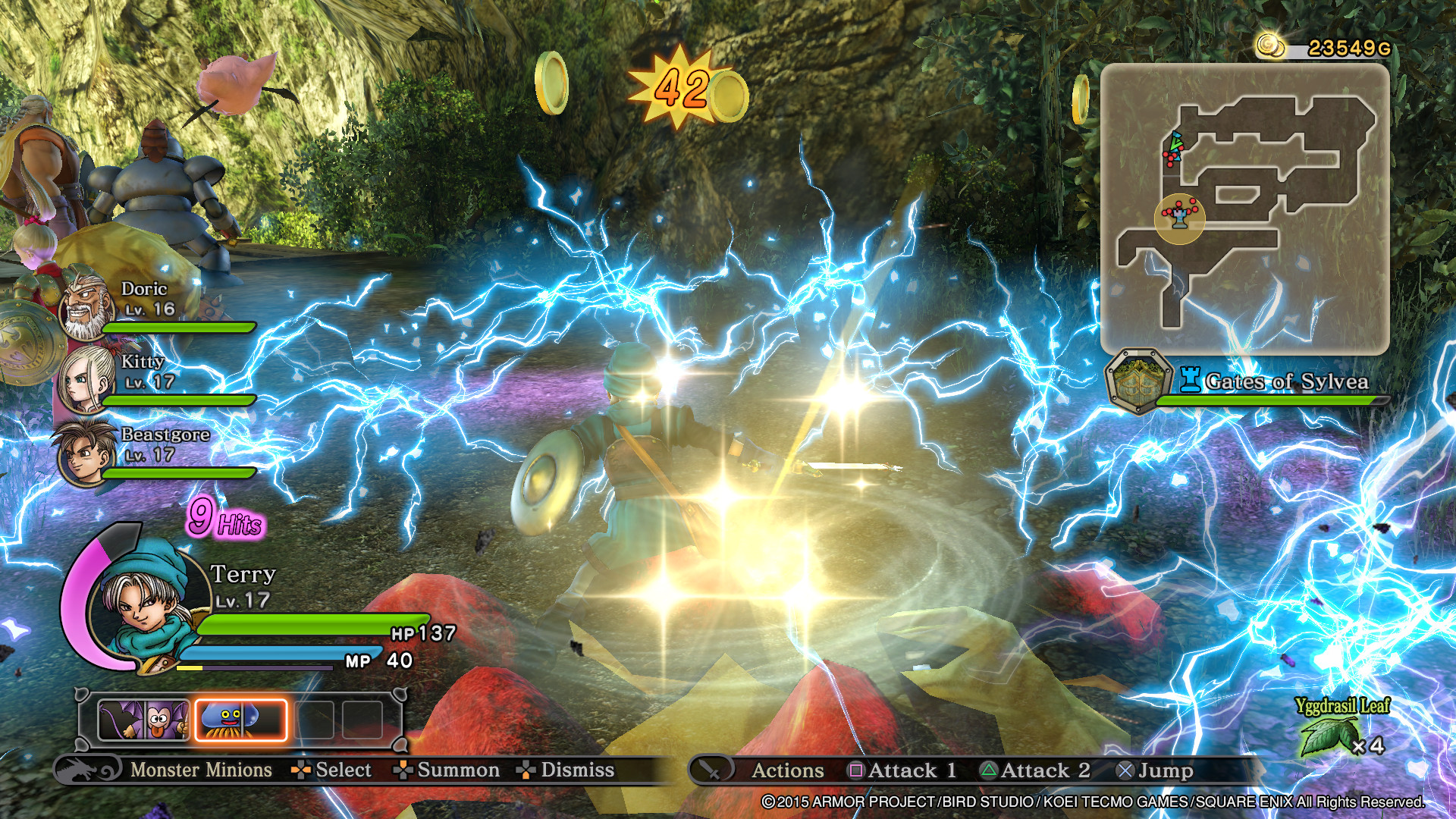The height and width of the screenshot is (819, 1456).
Task: Click the gold coin icon
Action: (1271, 46)
